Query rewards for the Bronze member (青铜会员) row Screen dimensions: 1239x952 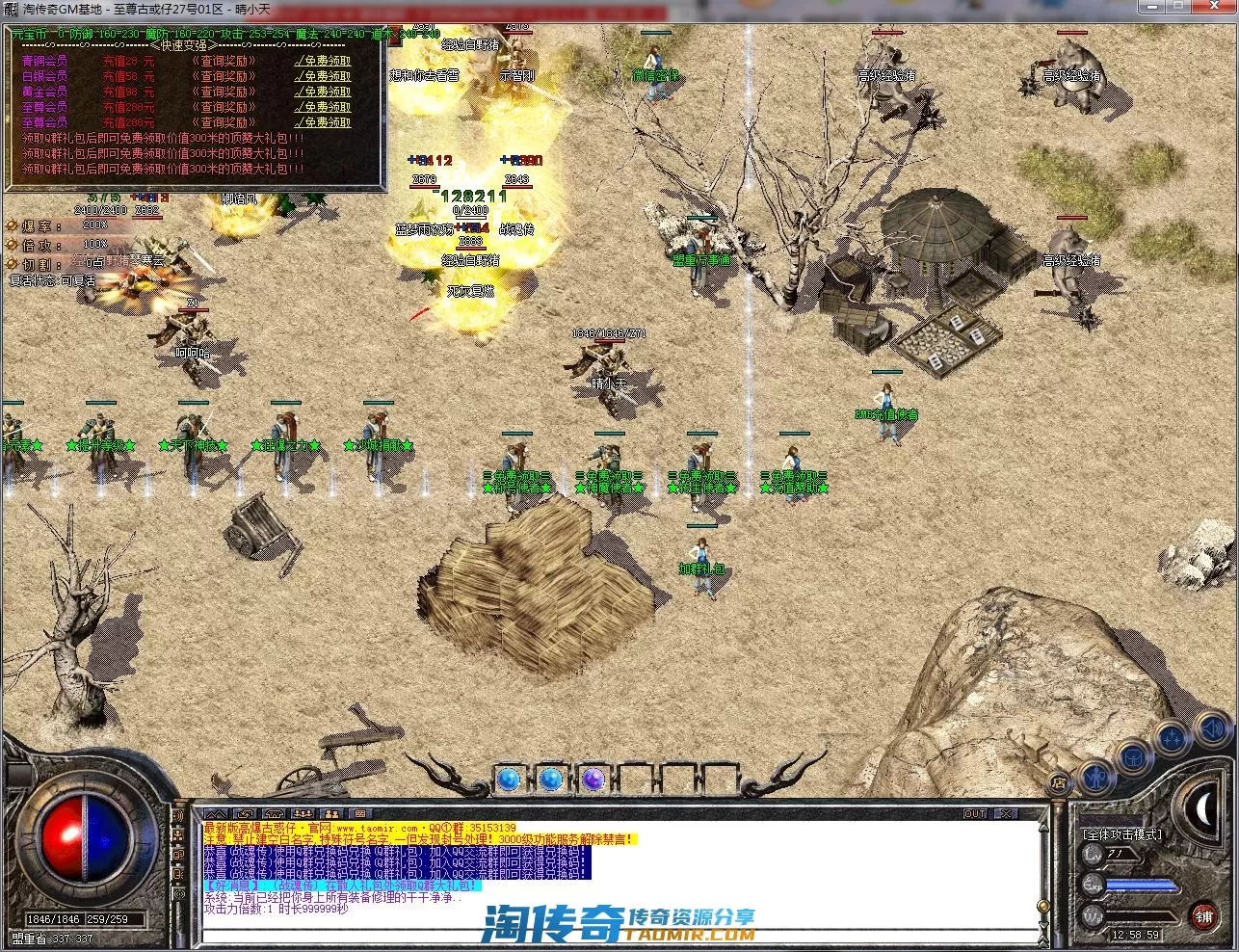[x=223, y=61]
